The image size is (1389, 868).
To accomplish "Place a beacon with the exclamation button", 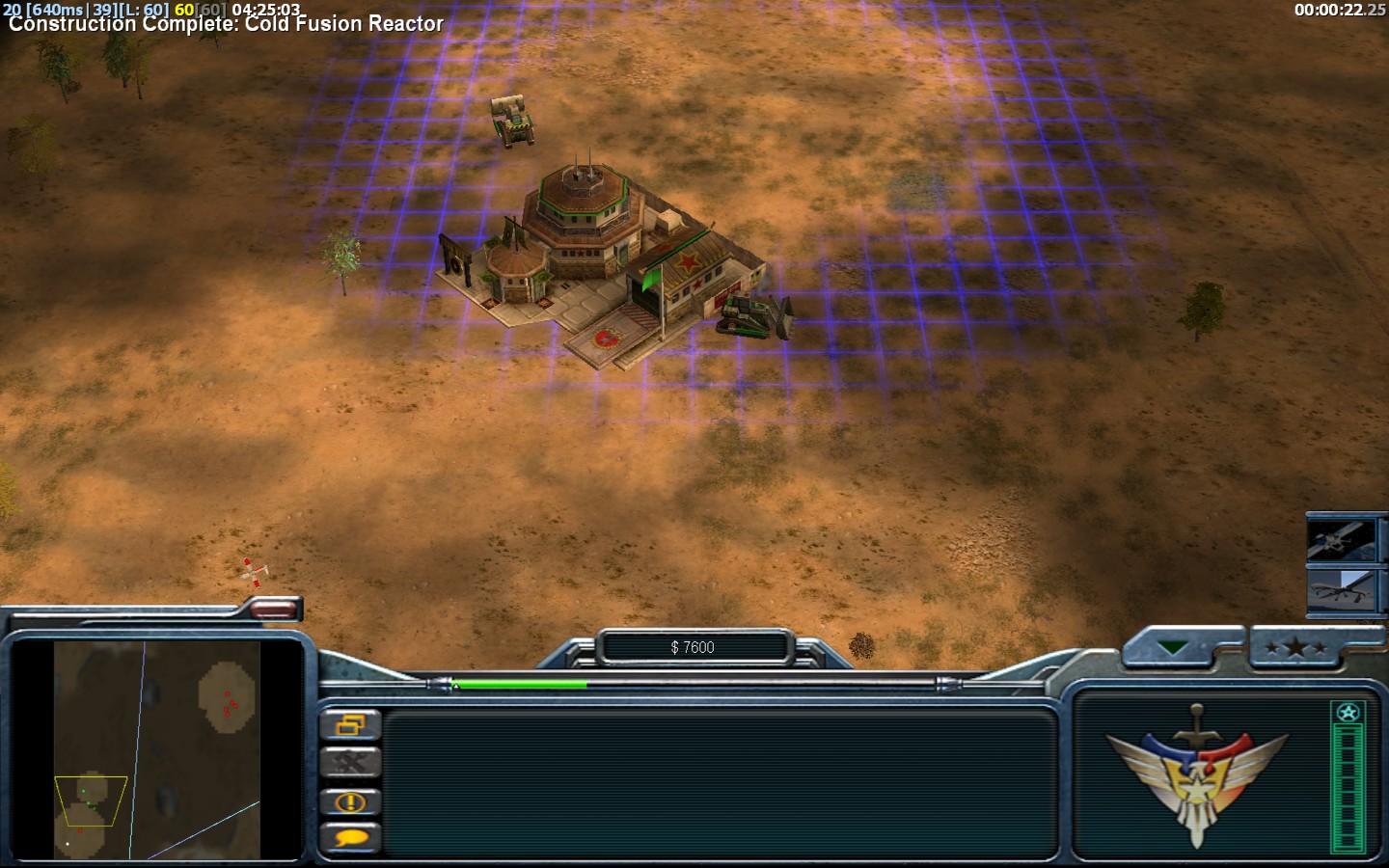I will (x=349, y=801).
